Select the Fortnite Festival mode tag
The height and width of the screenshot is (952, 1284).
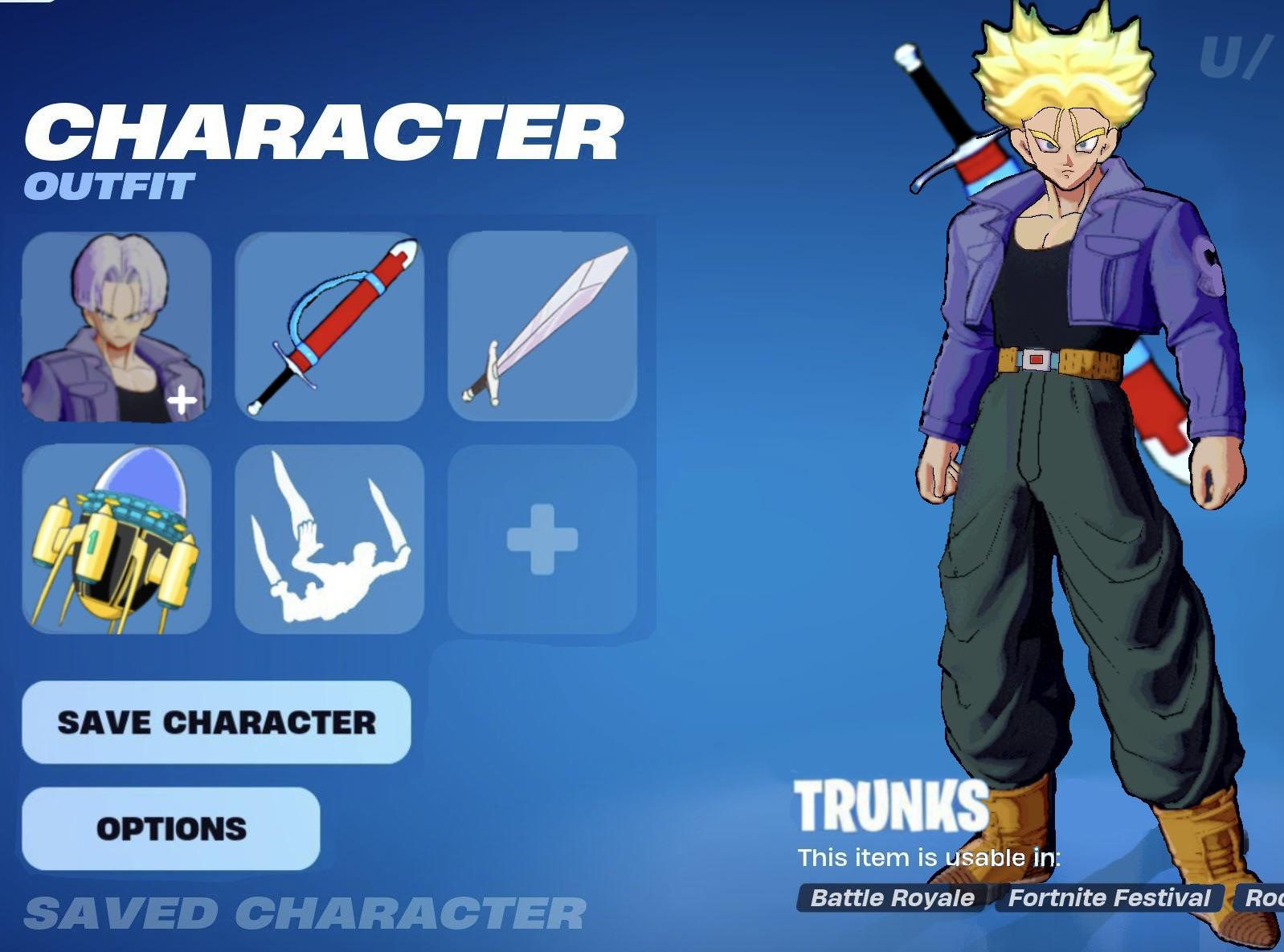click(x=1111, y=897)
